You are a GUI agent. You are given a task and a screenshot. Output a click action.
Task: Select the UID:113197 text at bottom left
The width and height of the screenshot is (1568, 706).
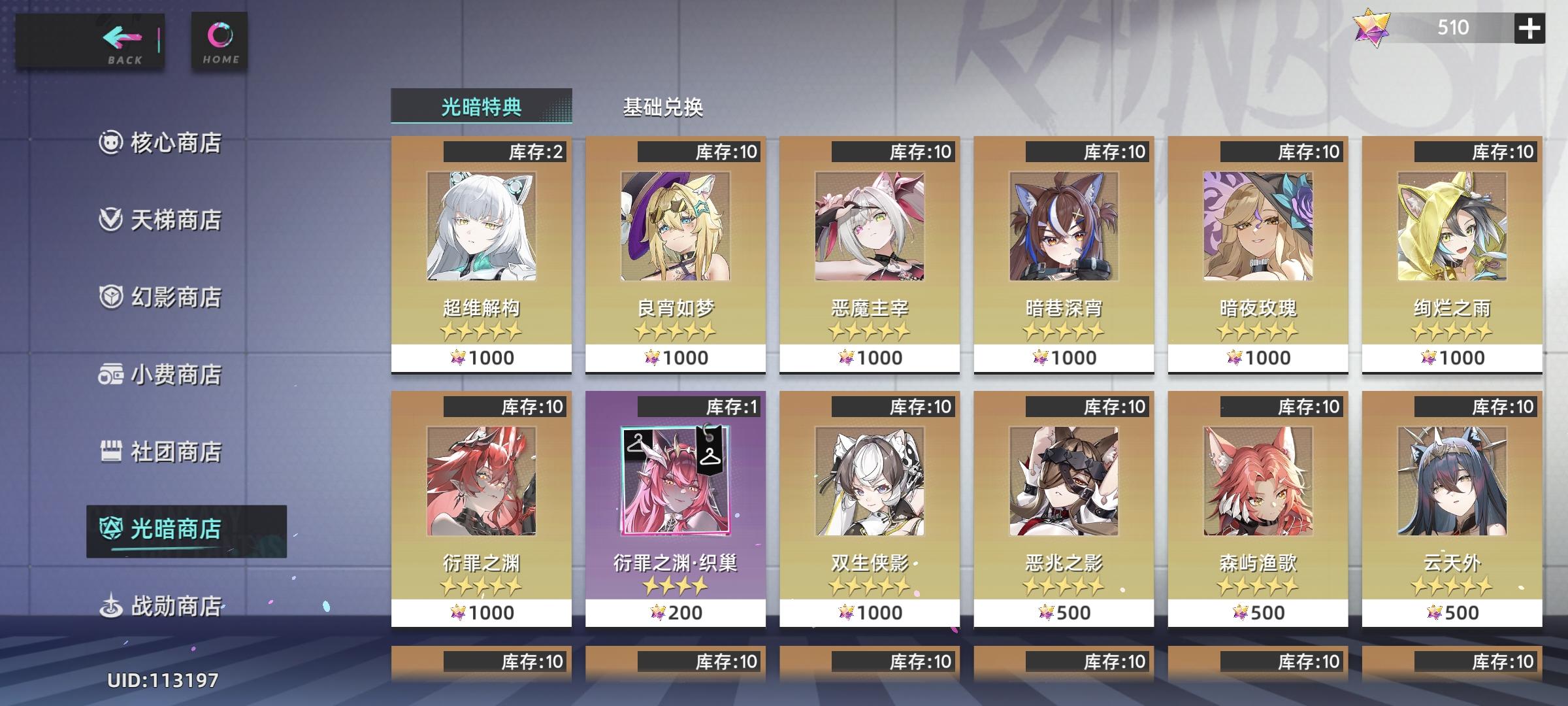(x=162, y=682)
